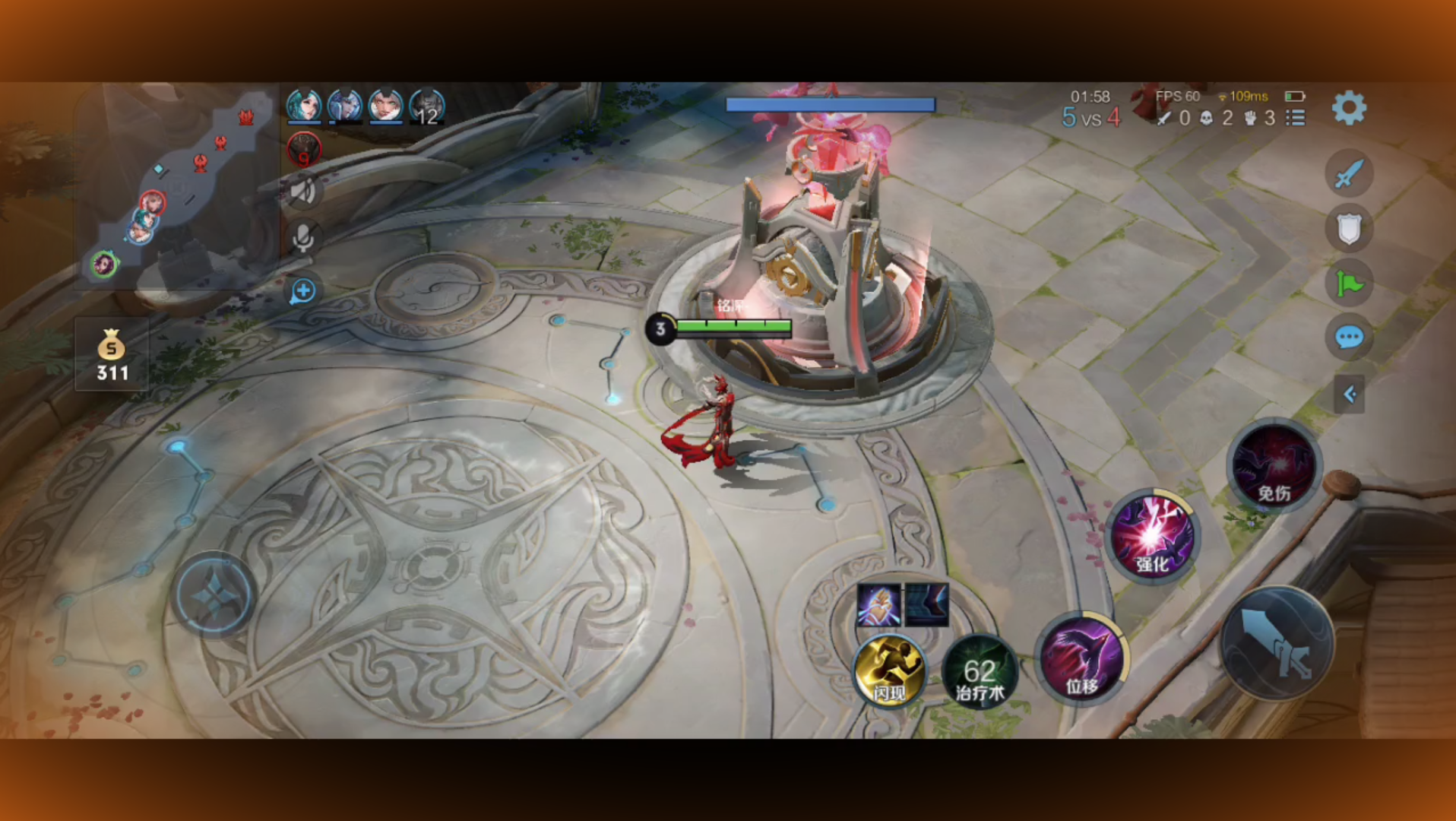The width and height of the screenshot is (1456, 821).
Task: Toggle the speaker voice output
Action: pos(302,191)
